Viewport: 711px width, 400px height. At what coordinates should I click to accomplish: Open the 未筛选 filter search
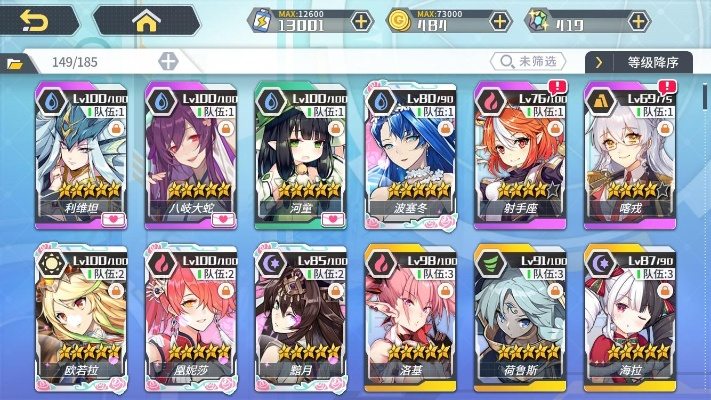coord(529,62)
